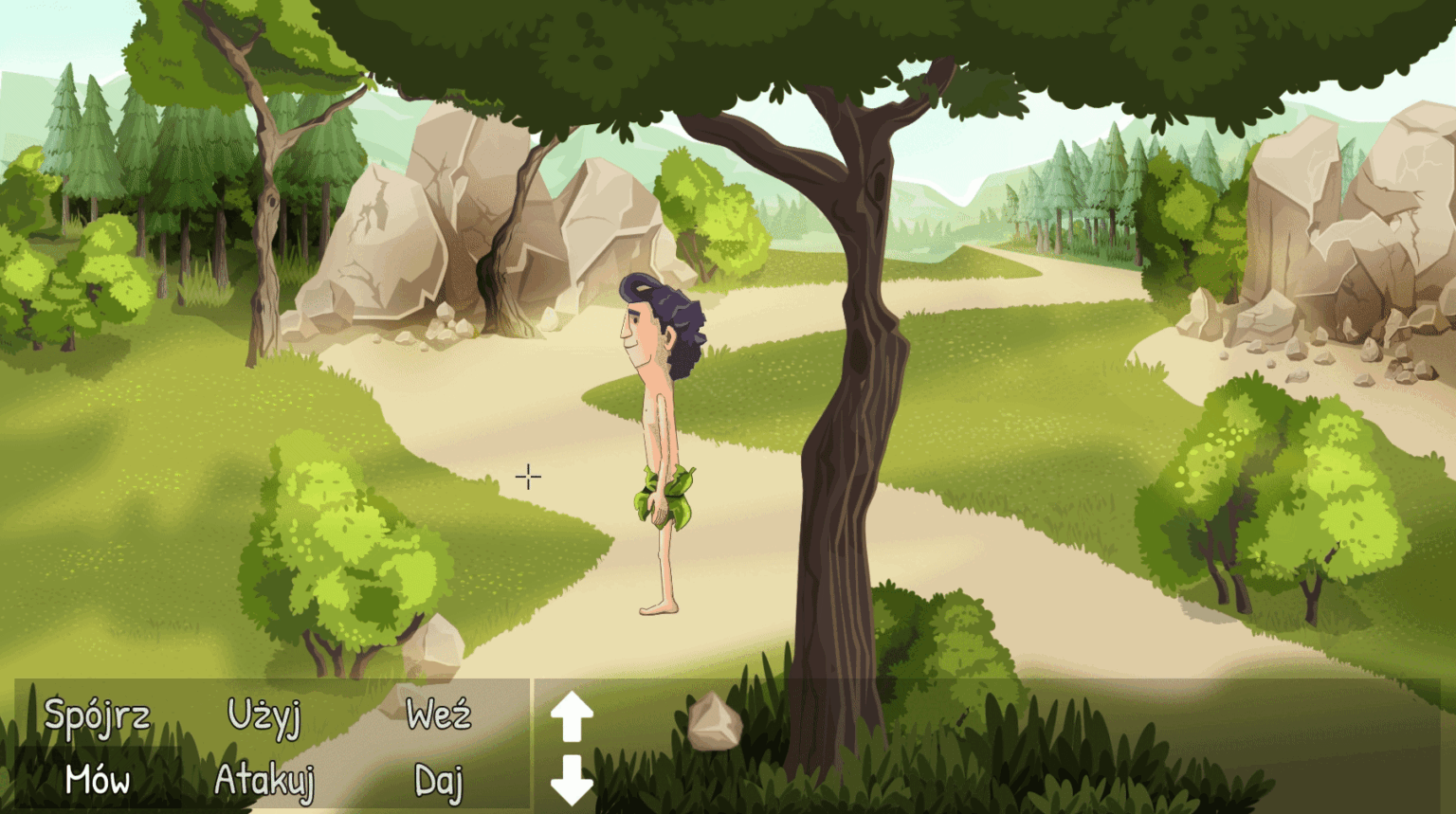The height and width of the screenshot is (814, 1456).
Task: Pick the Mów command
Action: coord(97,780)
